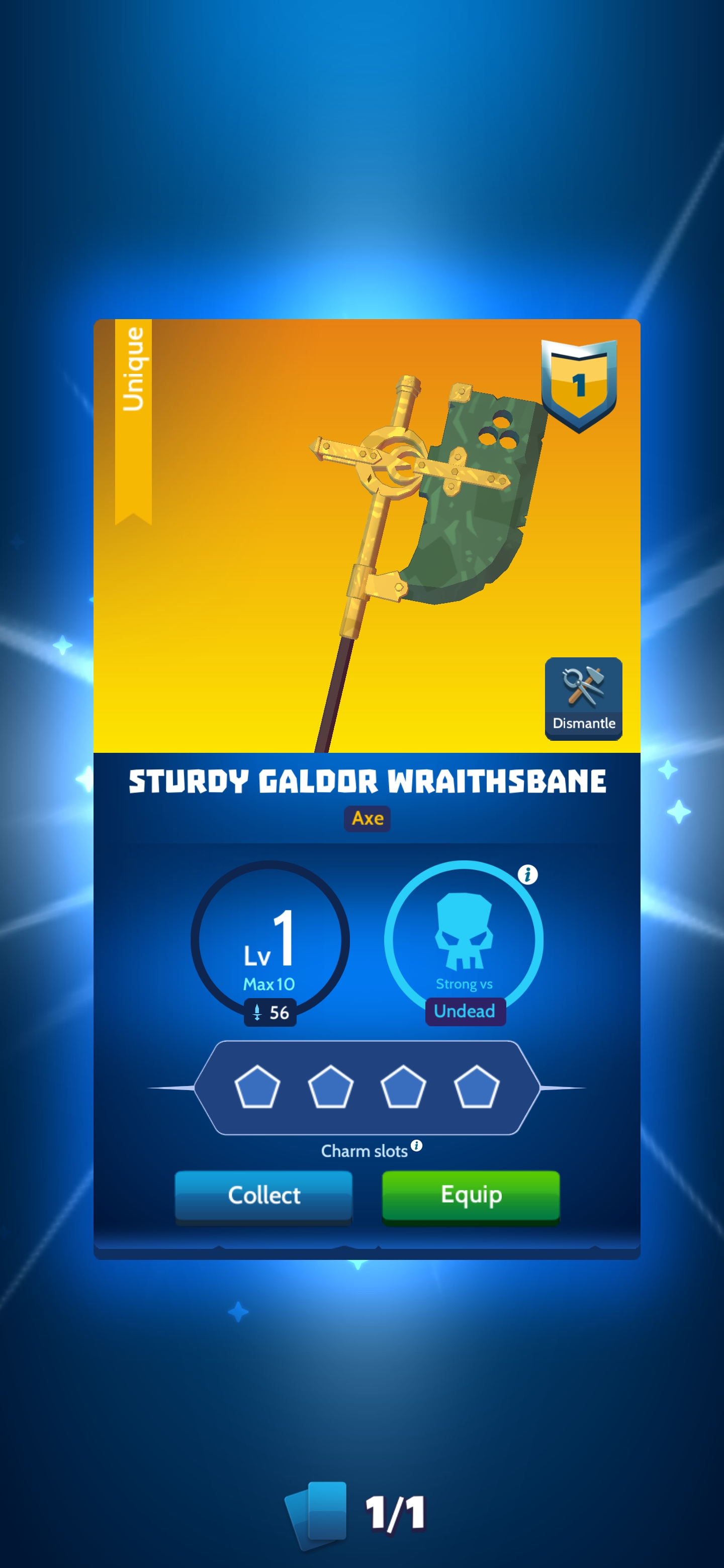Tap the Sturdy Galdor Wraithsbane title
Screen dimensions: 724x1568
367,782
